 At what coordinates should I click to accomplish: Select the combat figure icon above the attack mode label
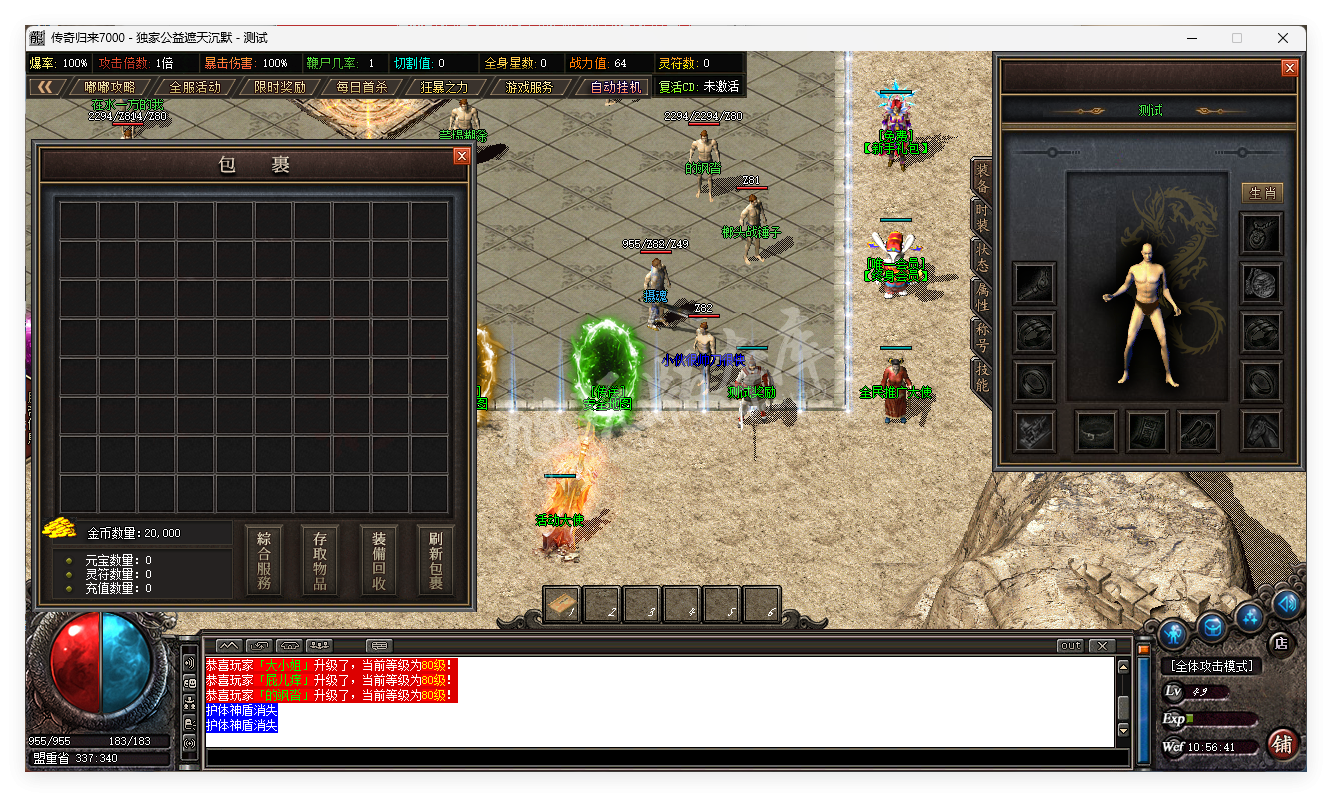pos(1173,635)
